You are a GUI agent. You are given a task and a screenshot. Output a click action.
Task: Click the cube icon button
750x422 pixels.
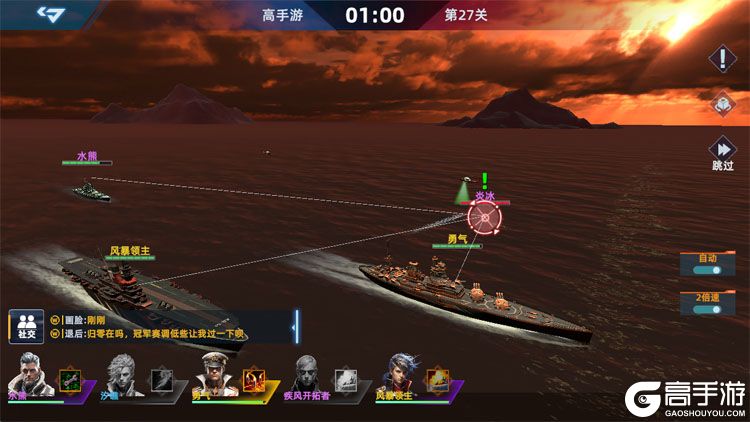[723, 104]
